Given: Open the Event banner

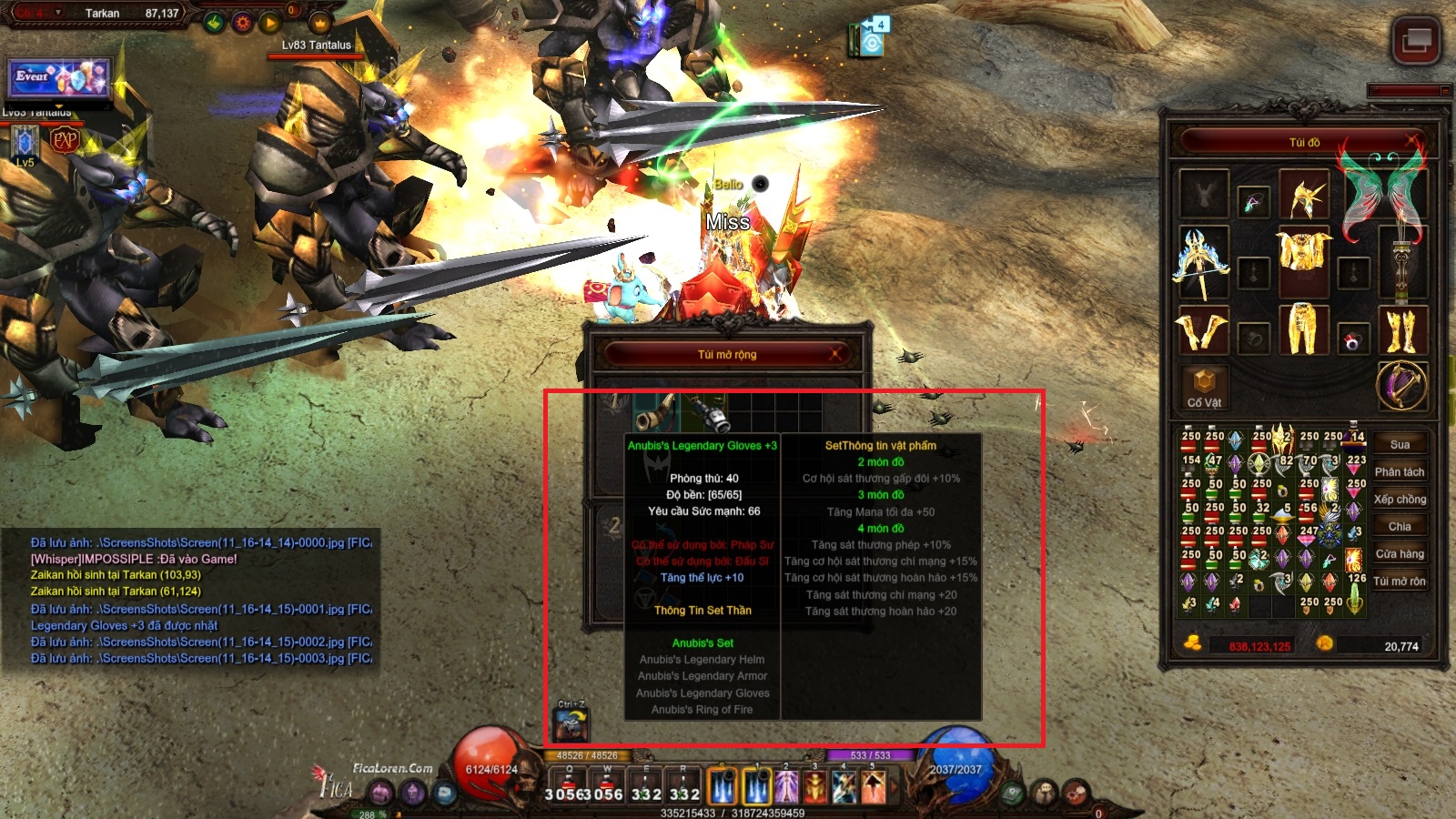Looking at the screenshot, I should (x=59, y=78).
